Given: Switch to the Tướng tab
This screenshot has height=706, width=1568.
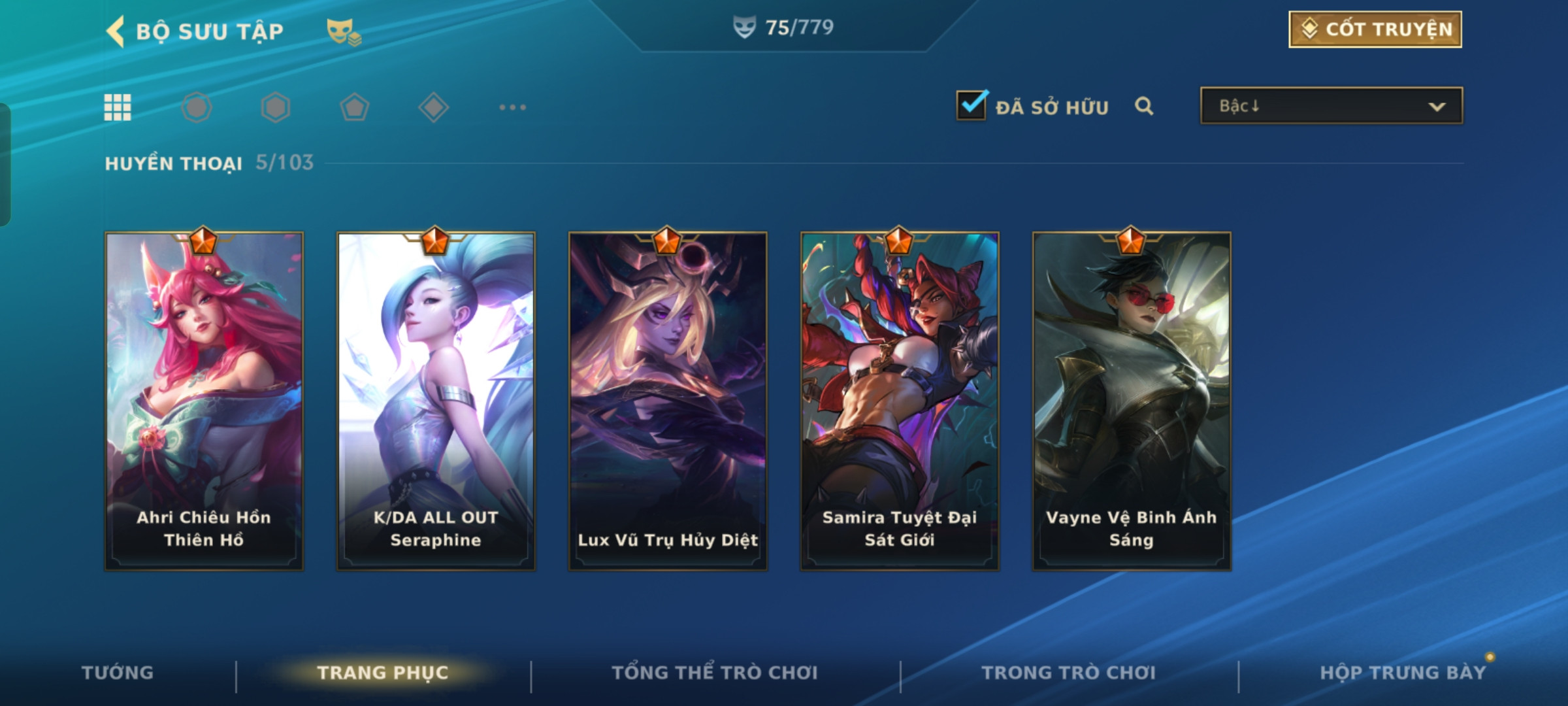Looking at the screenshot, I should click(118, 673).
